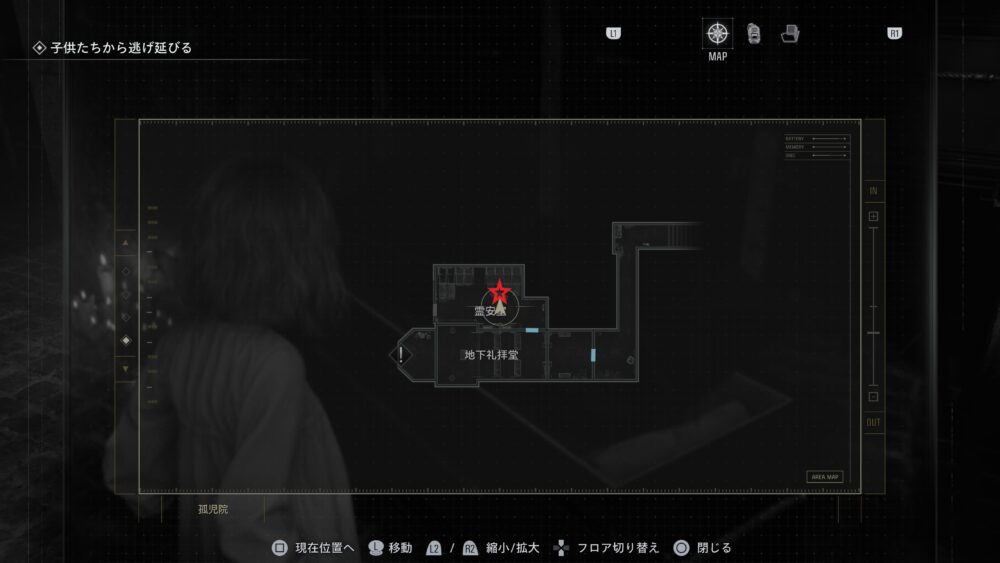1000x563 pixels.
Task: Zoom in with the plus button
Action: coord(873,216)
